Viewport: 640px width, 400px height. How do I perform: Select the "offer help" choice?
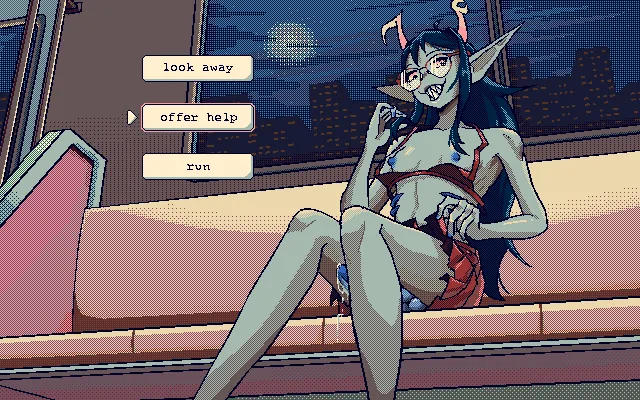coord(197,117)
